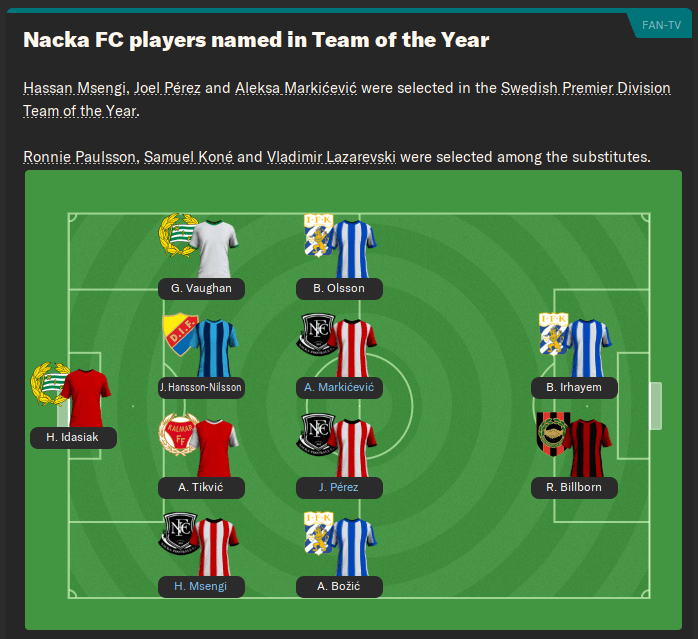Open H. Msengi's pitch label
Viewport: 698px width, 639px height.
point(201,586)
